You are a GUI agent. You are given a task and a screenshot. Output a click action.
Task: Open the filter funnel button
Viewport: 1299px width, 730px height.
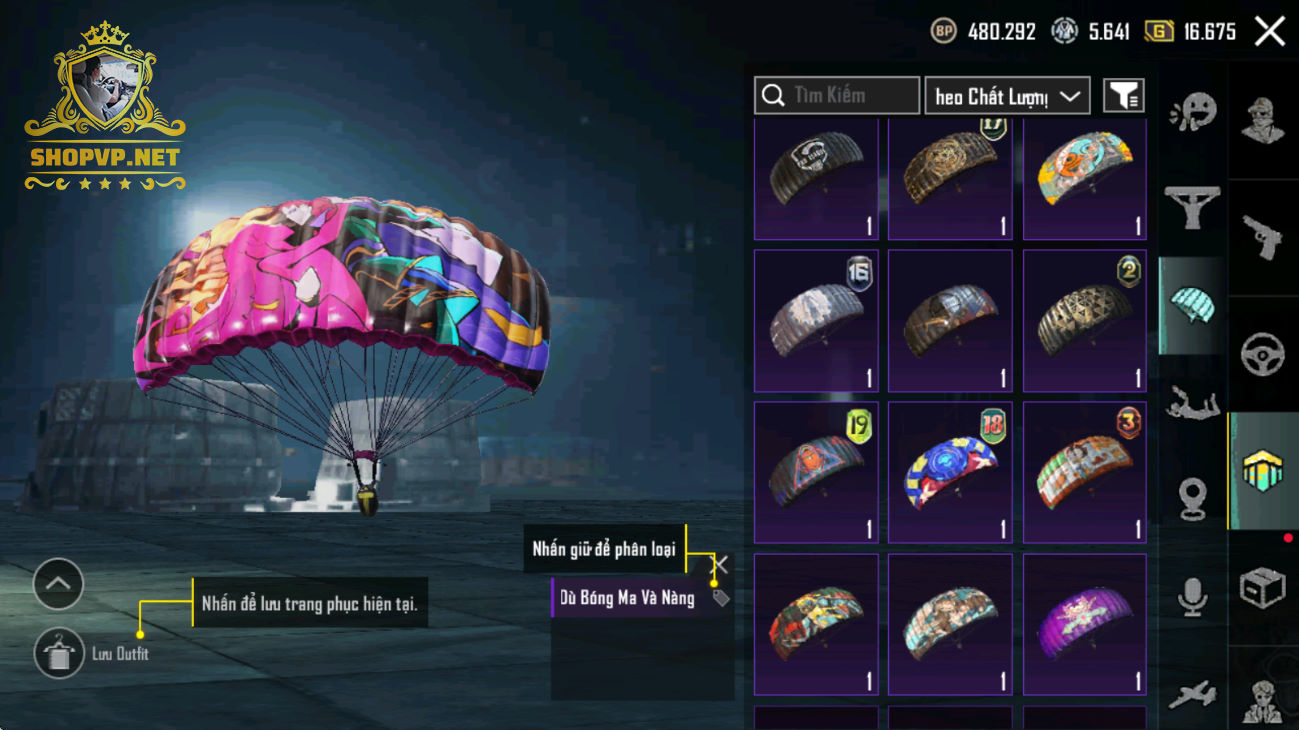click(x=1123, y=96)
